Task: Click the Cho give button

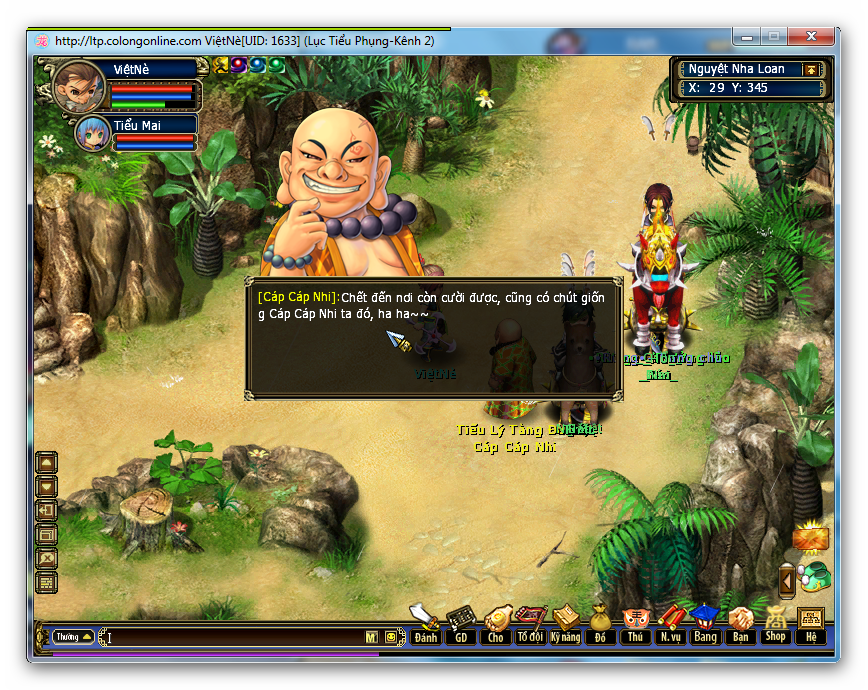Action: (x=496, y=625)
